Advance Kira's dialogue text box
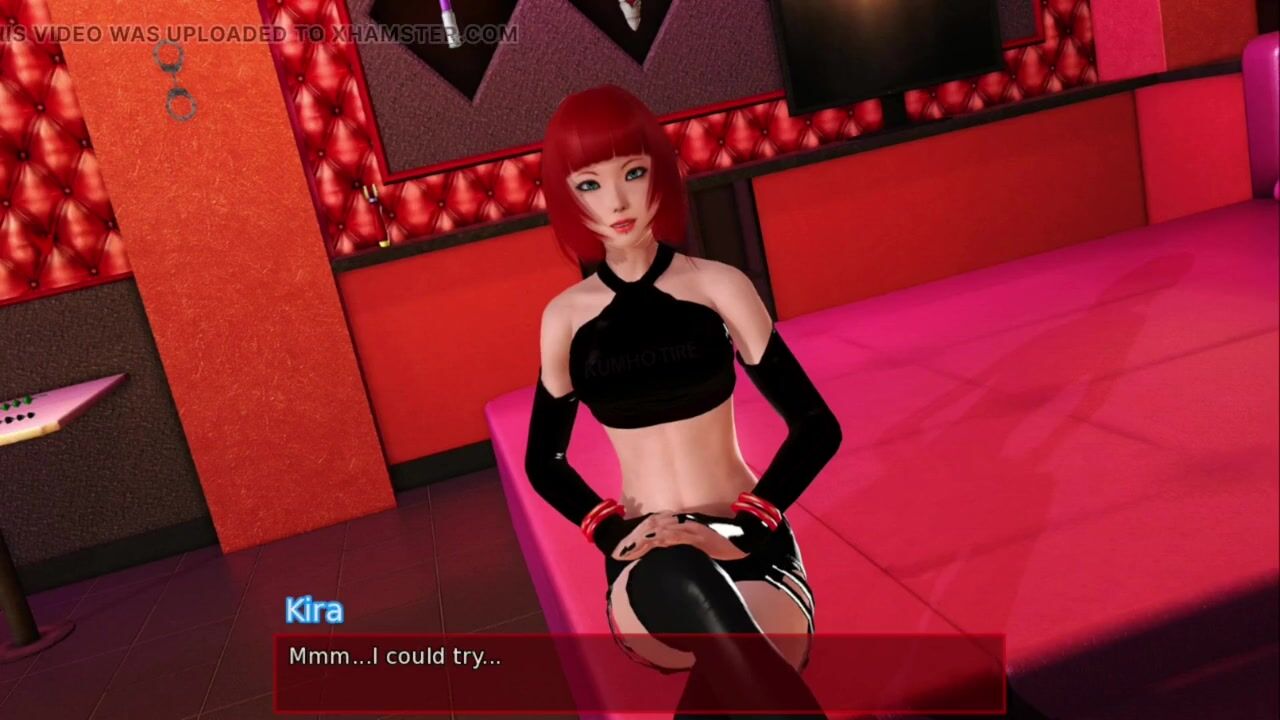The width and height of the screenshot is (1280, 720). [x=639, y=672]
